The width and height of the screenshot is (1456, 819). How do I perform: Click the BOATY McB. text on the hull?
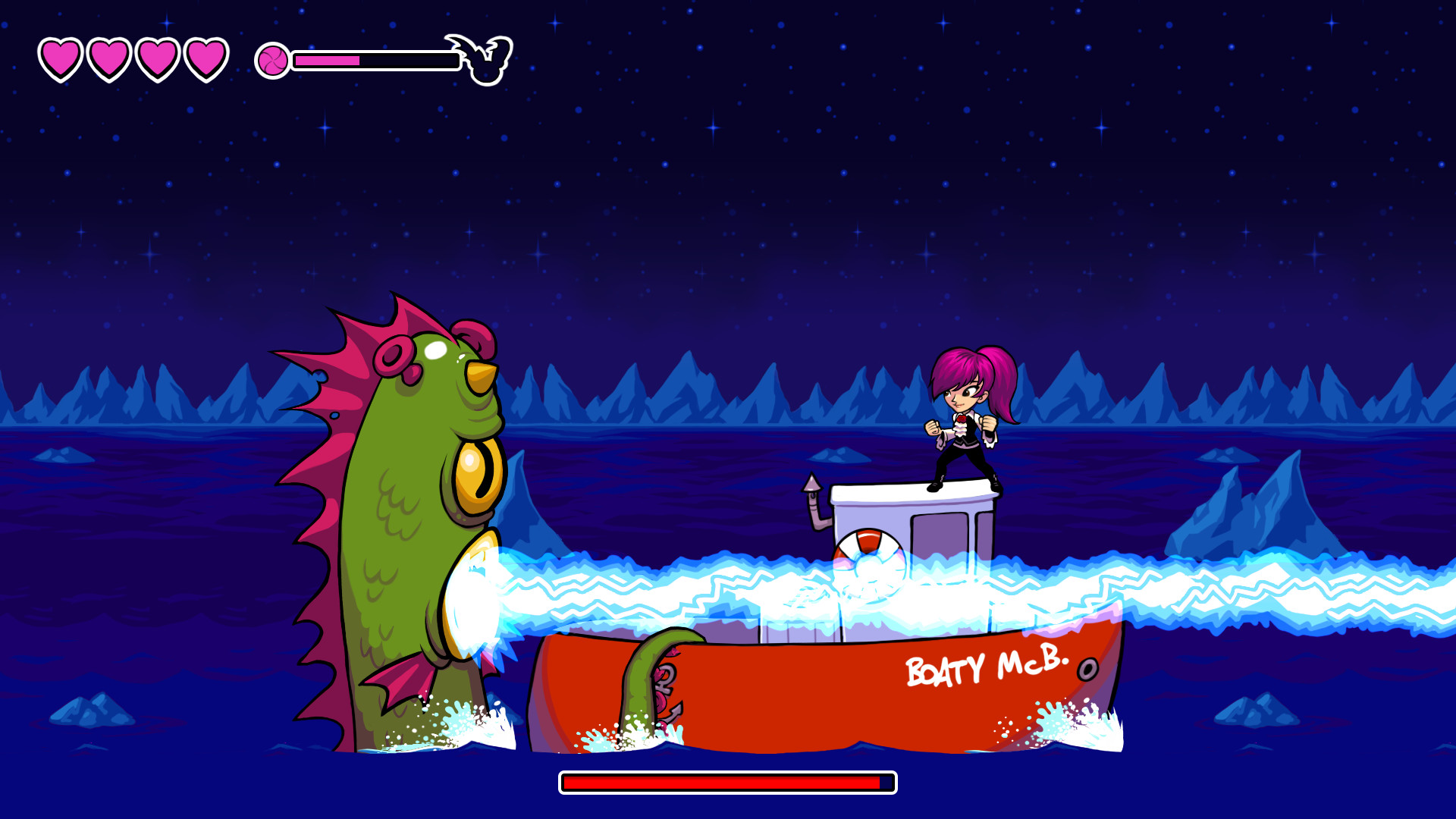point(986,666)
